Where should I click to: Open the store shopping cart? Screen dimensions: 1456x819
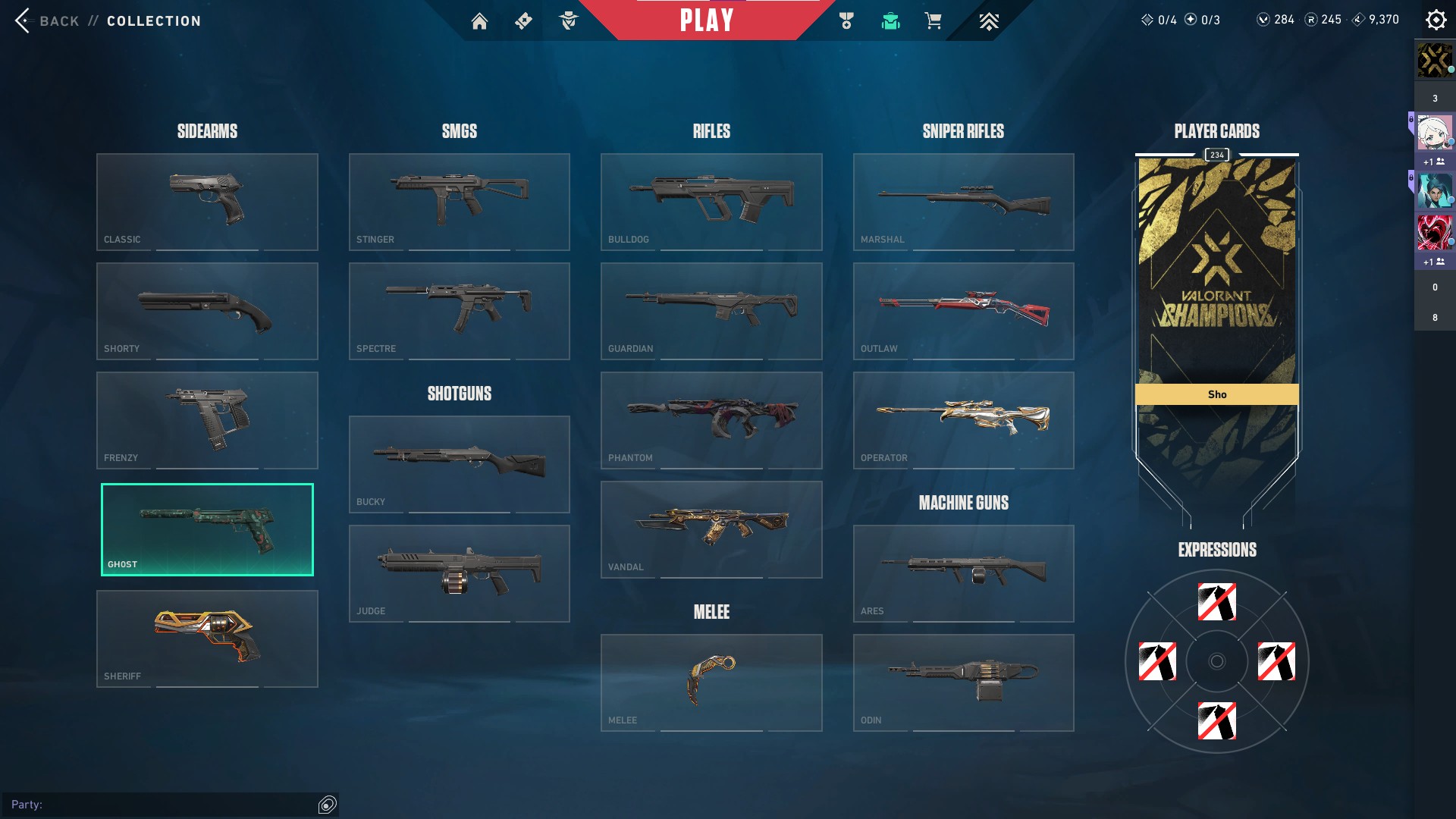tap(933, 21)
